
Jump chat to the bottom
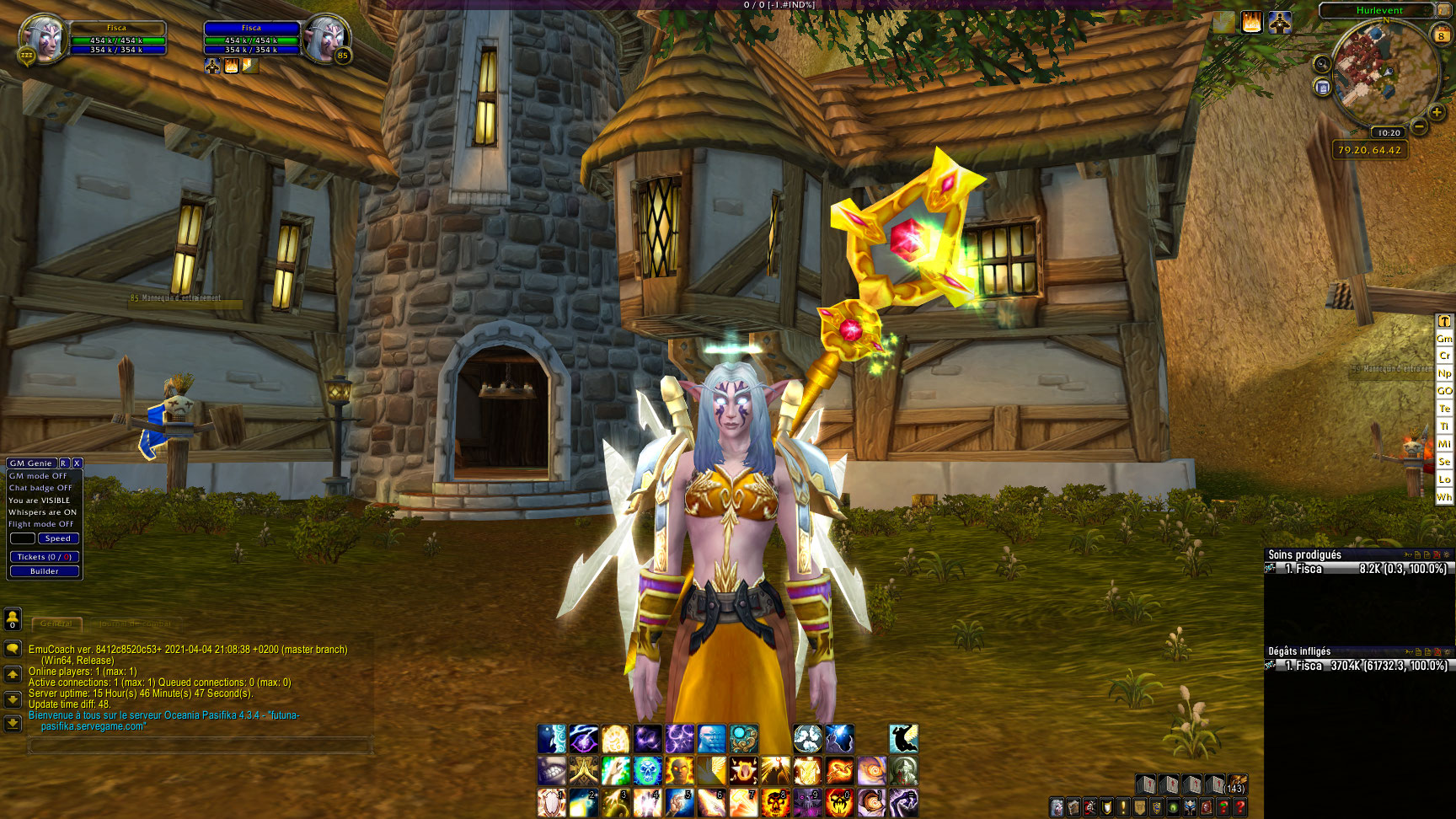(13, 723)
